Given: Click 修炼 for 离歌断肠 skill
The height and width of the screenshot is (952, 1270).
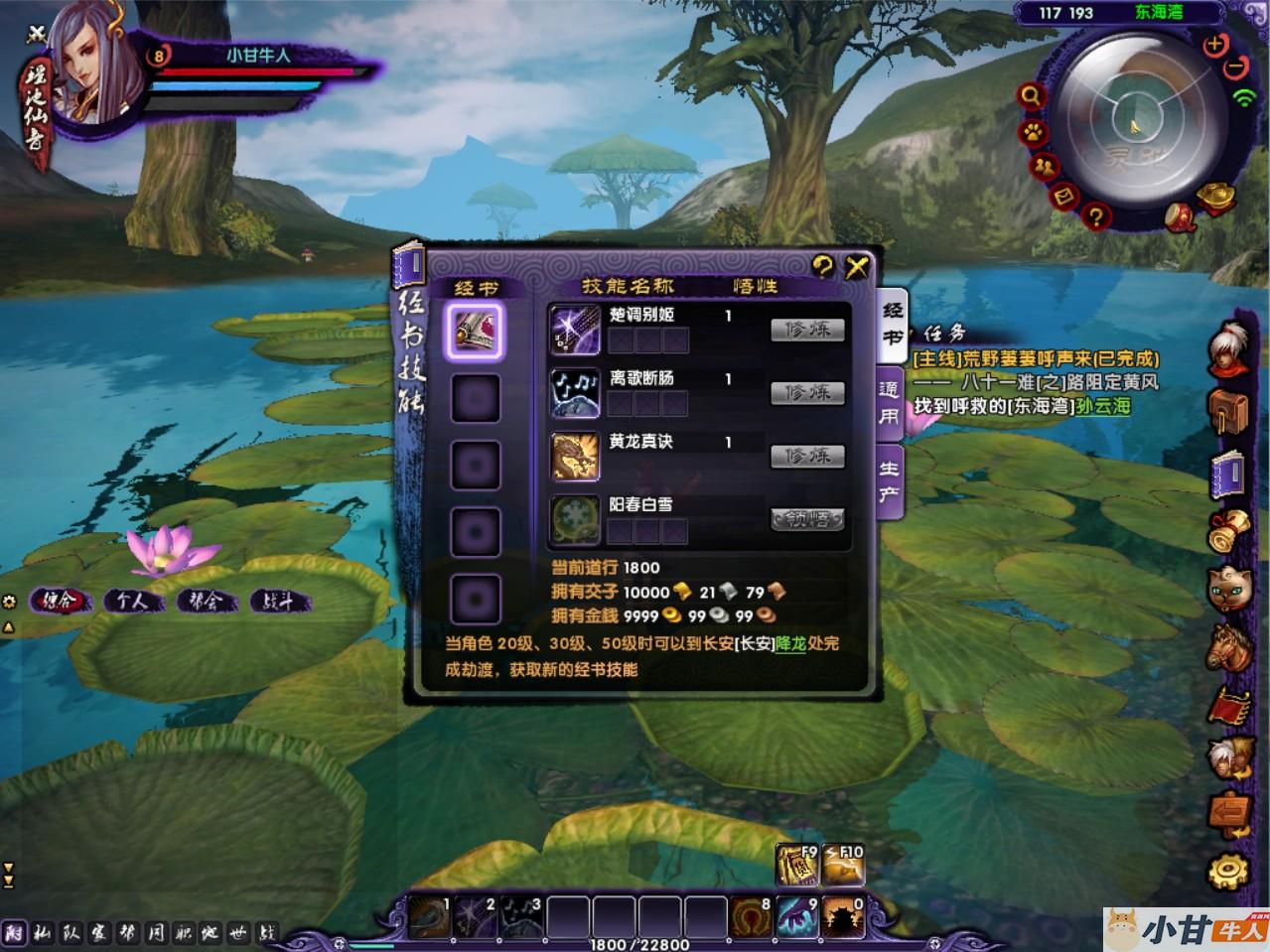Looking at the screenshot, I should coord(807,393).
